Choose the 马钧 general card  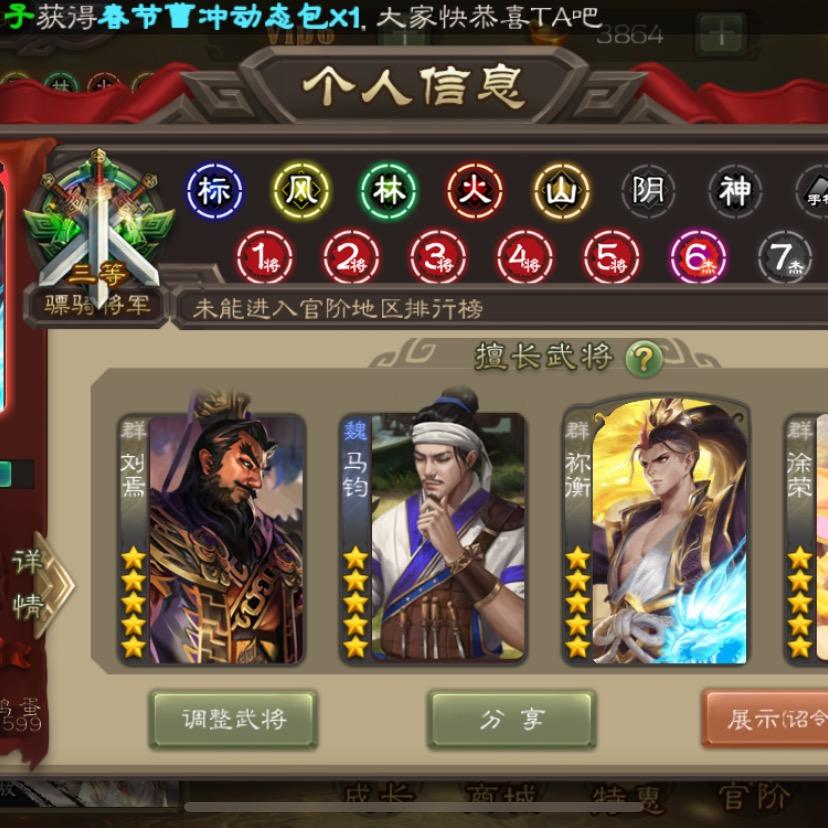coord(433,538)
